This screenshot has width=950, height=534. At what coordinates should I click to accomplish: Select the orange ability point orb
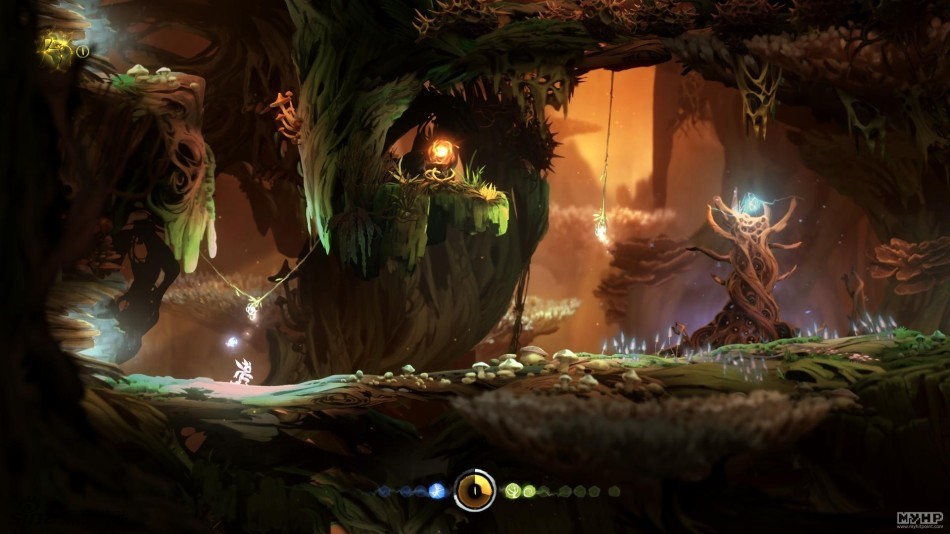[x=440, y=151]
